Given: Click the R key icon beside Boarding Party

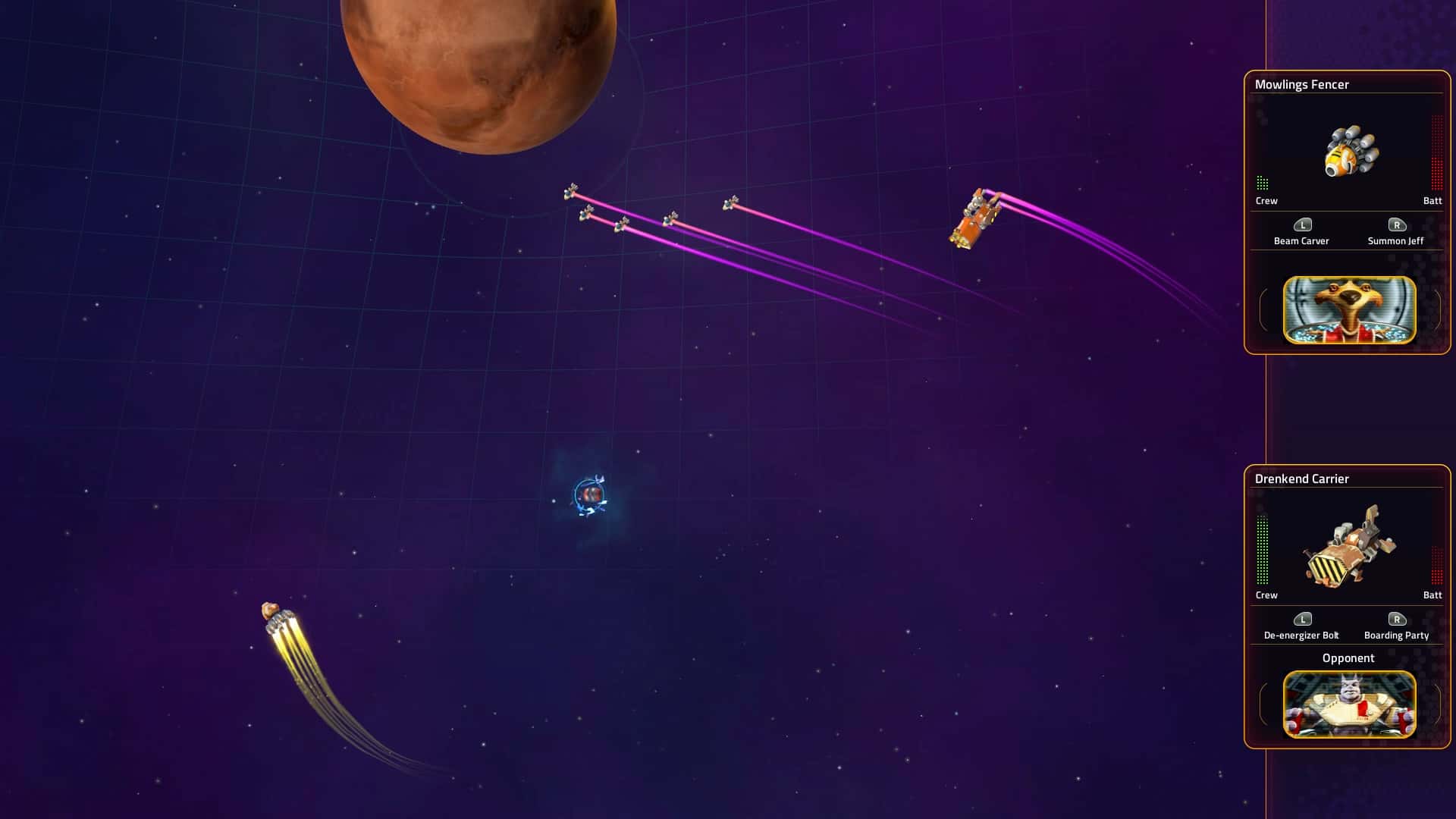Looking at the screenshot, I should (x=1396, y=619).
